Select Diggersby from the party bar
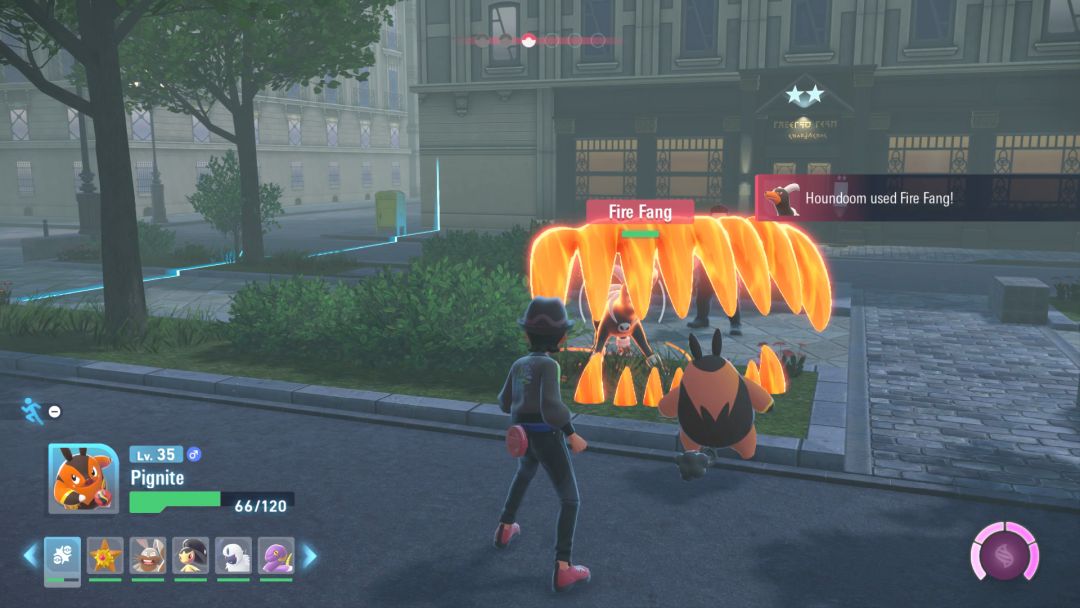The width and height of the screenshot is (1080, 608). tap(148, 557)
